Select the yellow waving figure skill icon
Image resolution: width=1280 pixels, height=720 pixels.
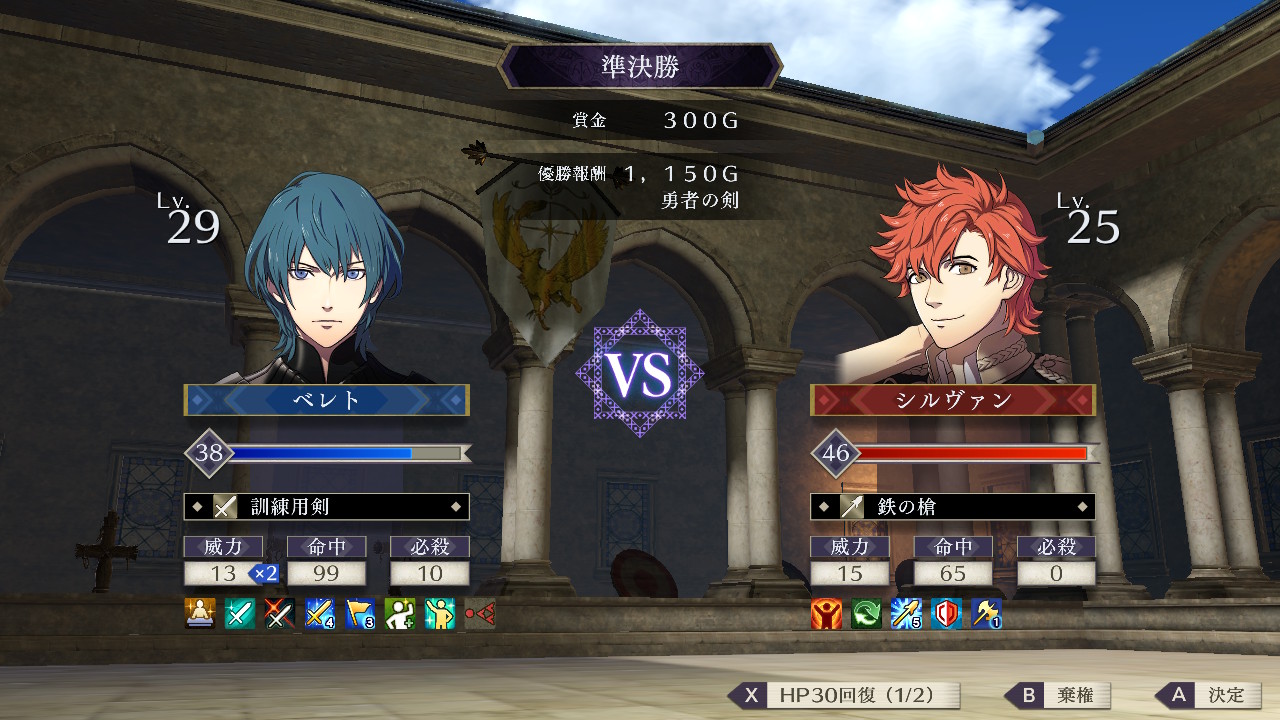click(x=440, y=613)
